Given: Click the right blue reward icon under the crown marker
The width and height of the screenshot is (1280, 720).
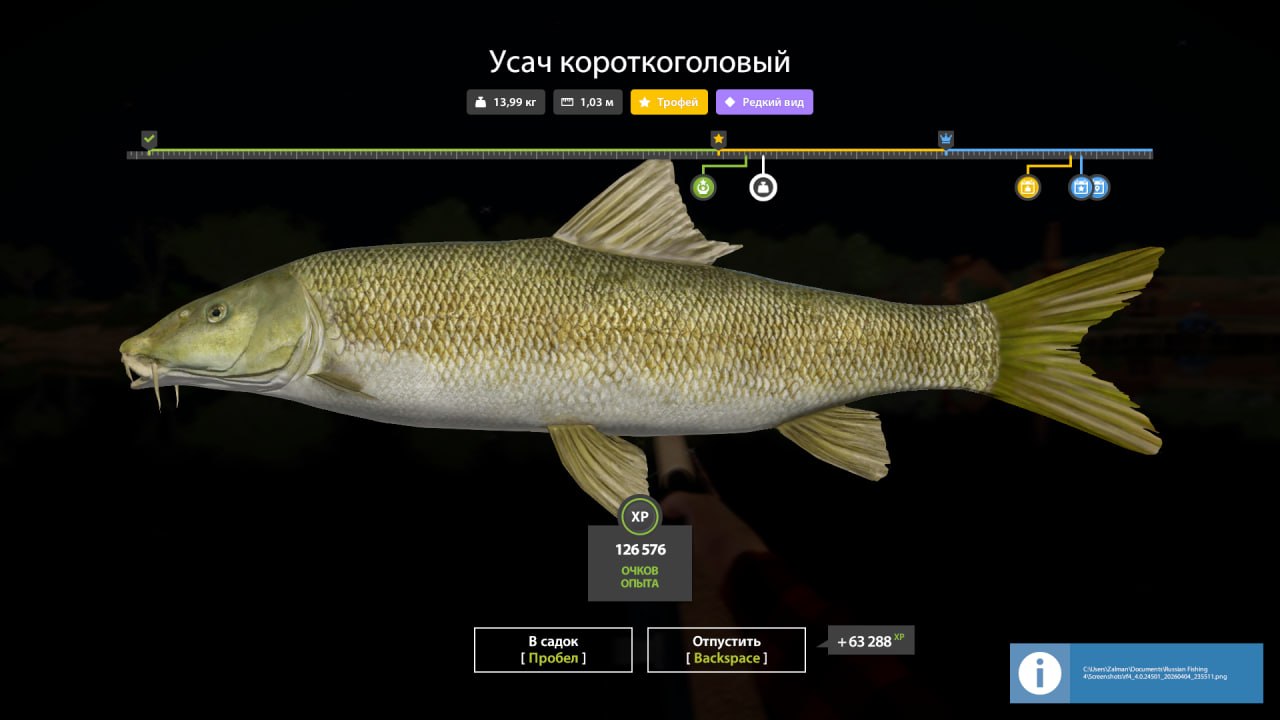Looking at the screenshot, I should [x=1098, y=186].
